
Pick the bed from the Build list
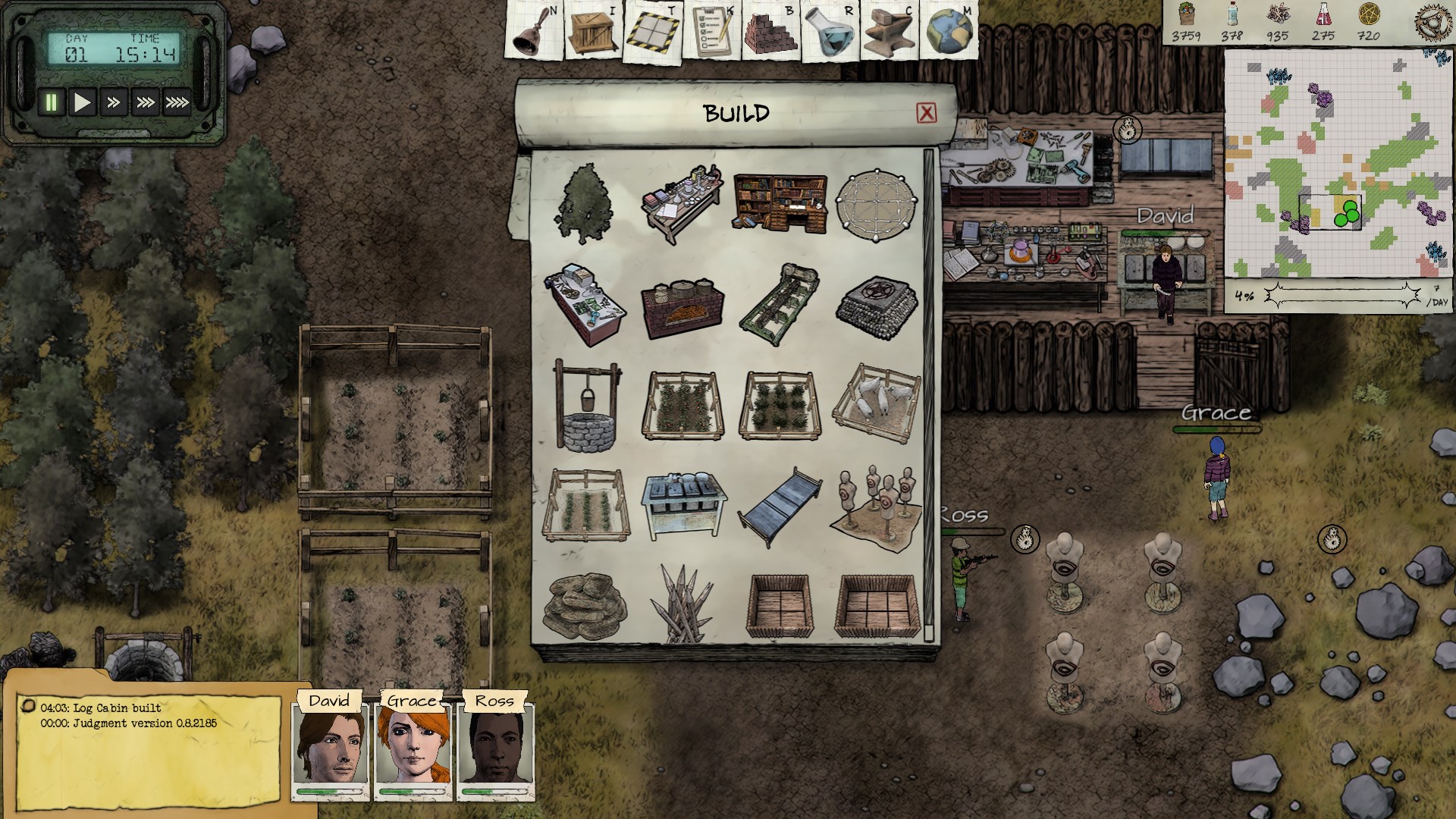[x=780, y=504]
